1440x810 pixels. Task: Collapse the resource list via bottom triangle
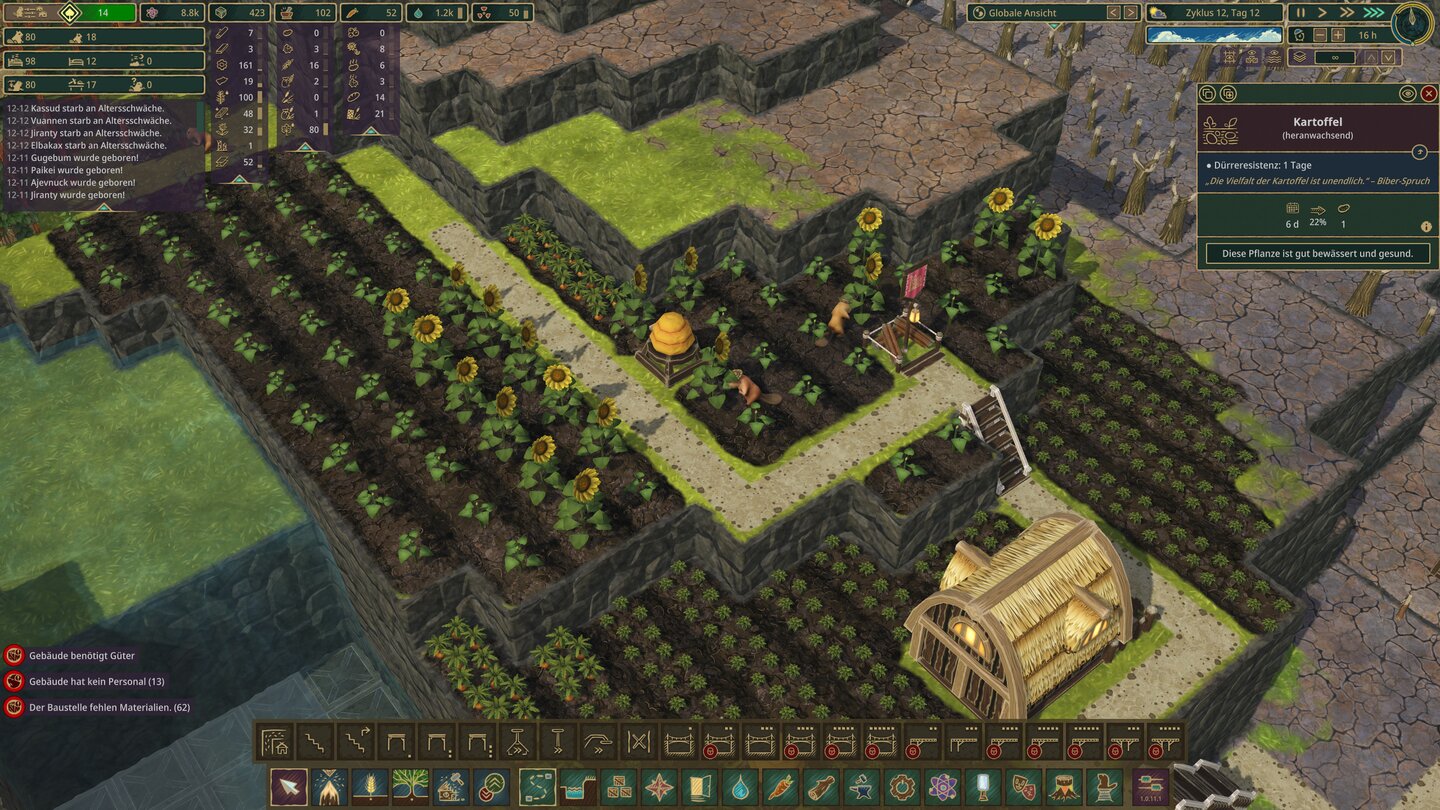(239, 180)
